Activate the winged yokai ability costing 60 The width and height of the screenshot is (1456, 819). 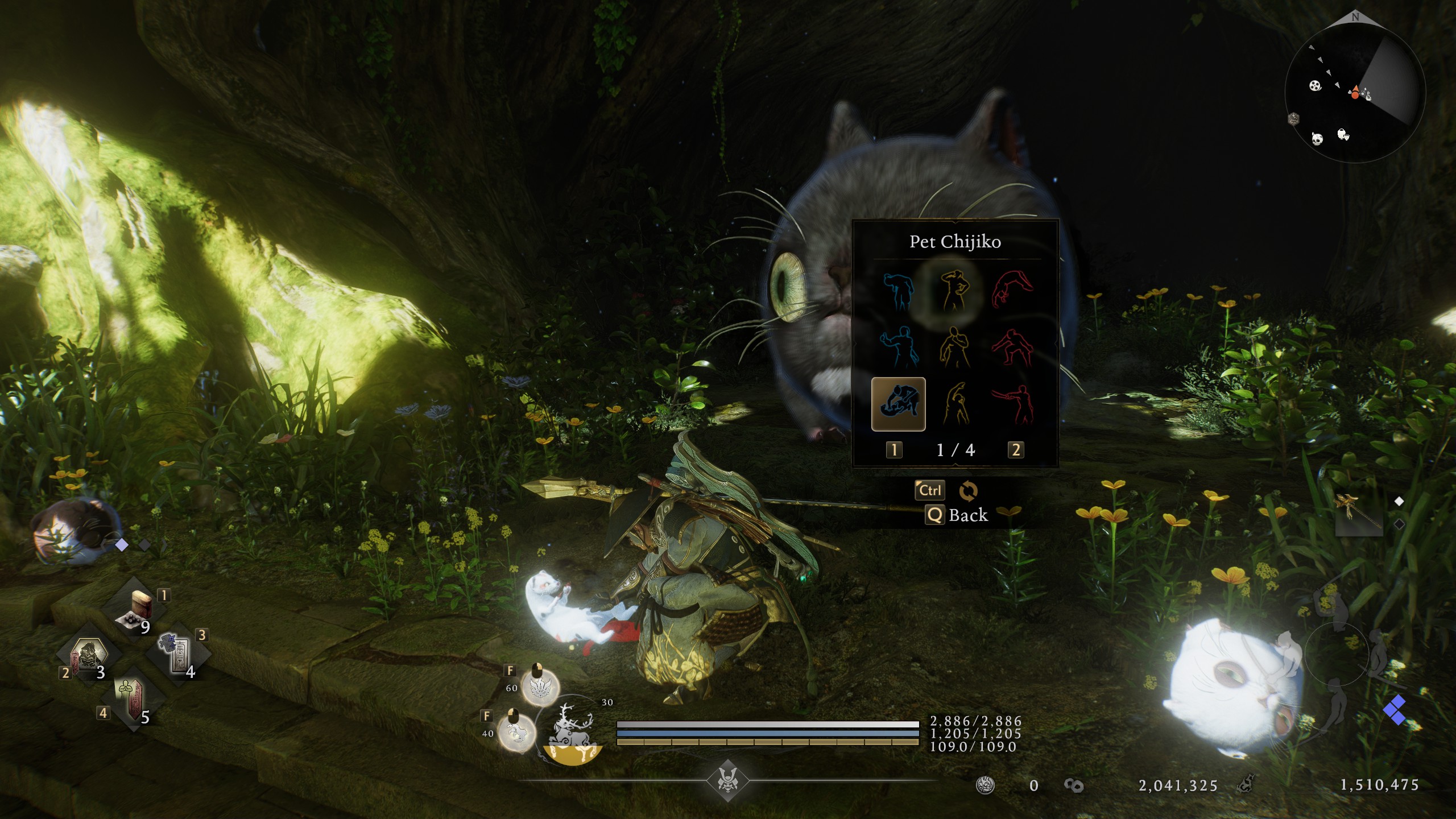540,687
